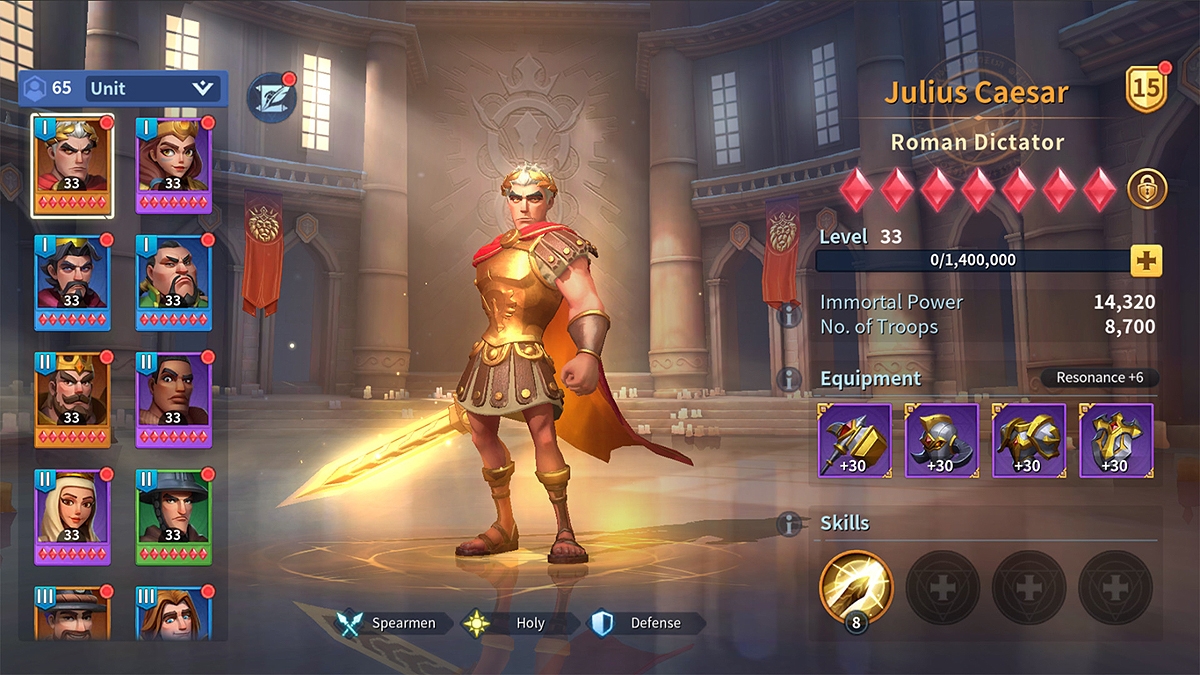Open the Unit filter dropdown
The height and width of the screenshot is (675, 1200).
[x=152, y=88]
